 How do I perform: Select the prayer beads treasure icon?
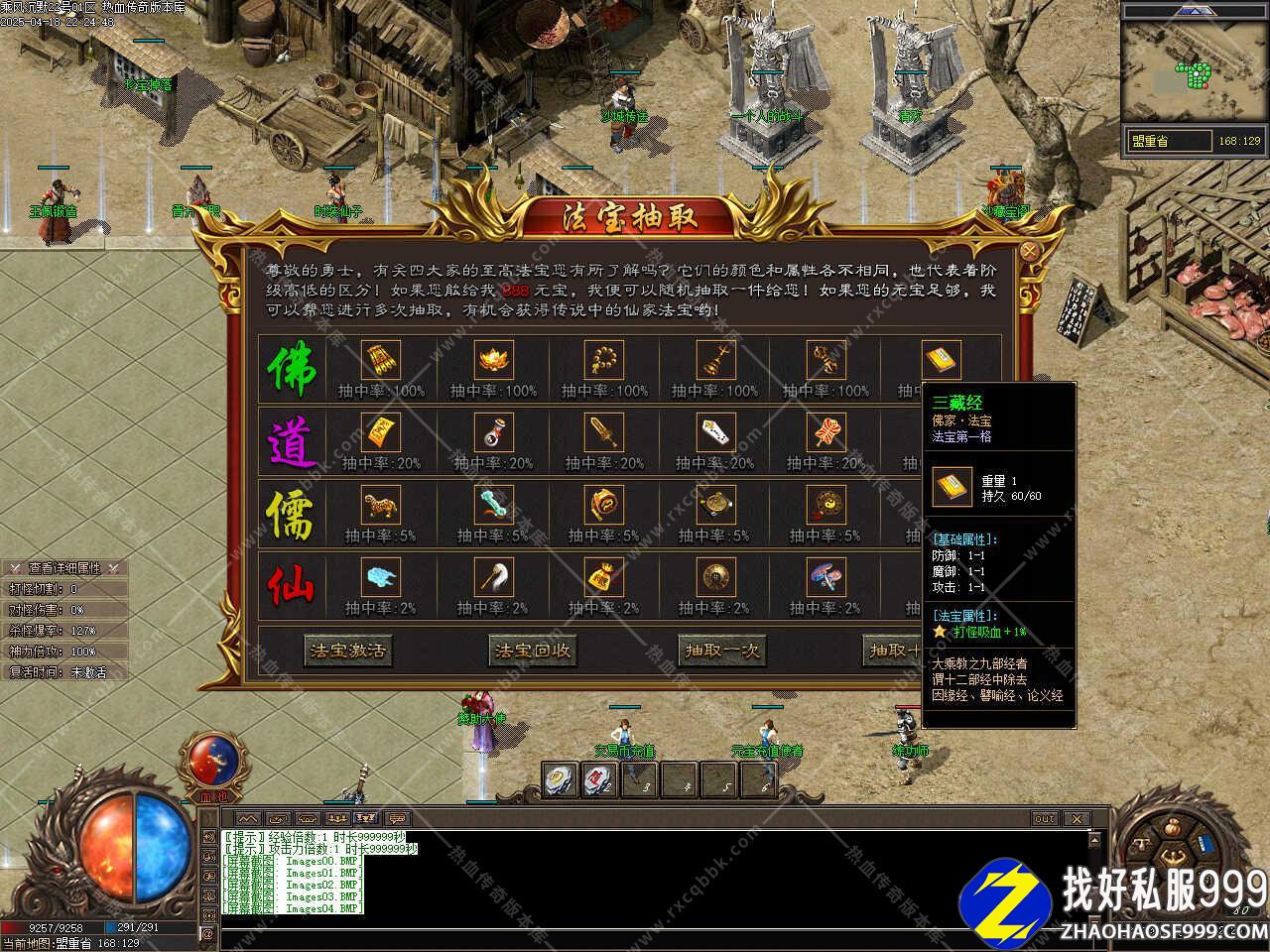tap(603, 360)
